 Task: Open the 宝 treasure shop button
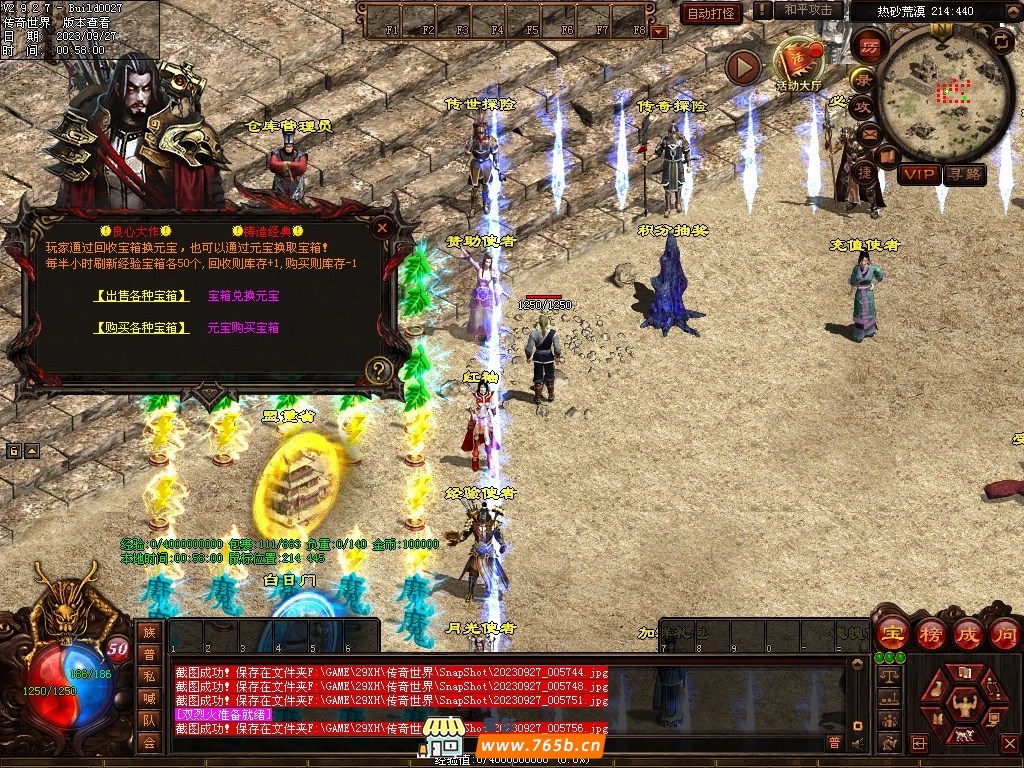[892, 633]
